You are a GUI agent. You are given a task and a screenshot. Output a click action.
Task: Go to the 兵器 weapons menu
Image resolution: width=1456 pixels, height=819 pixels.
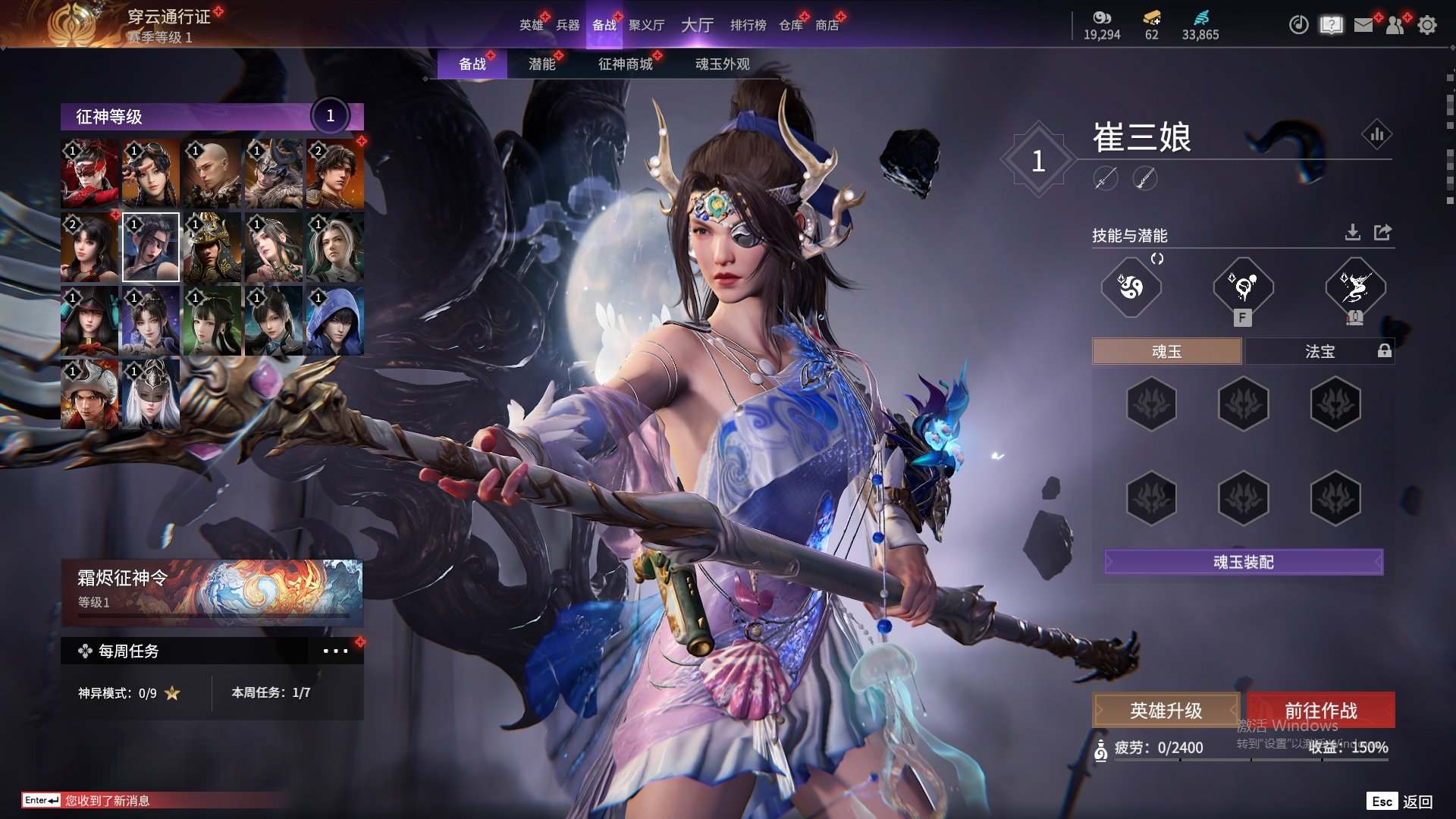pyautogui.click(x=567, y=25)
